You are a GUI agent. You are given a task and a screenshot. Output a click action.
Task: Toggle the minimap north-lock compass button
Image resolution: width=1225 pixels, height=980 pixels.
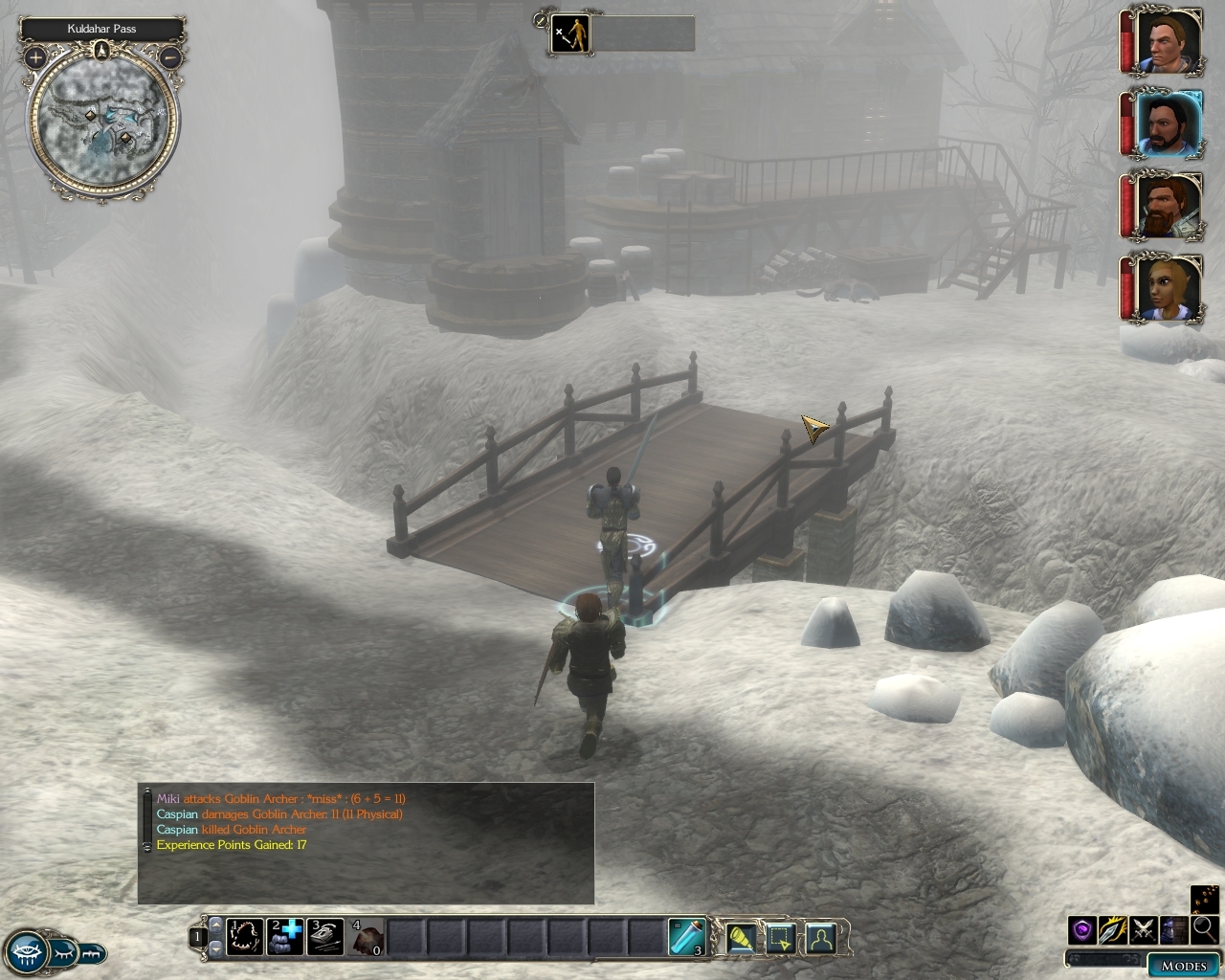[101, 49]
